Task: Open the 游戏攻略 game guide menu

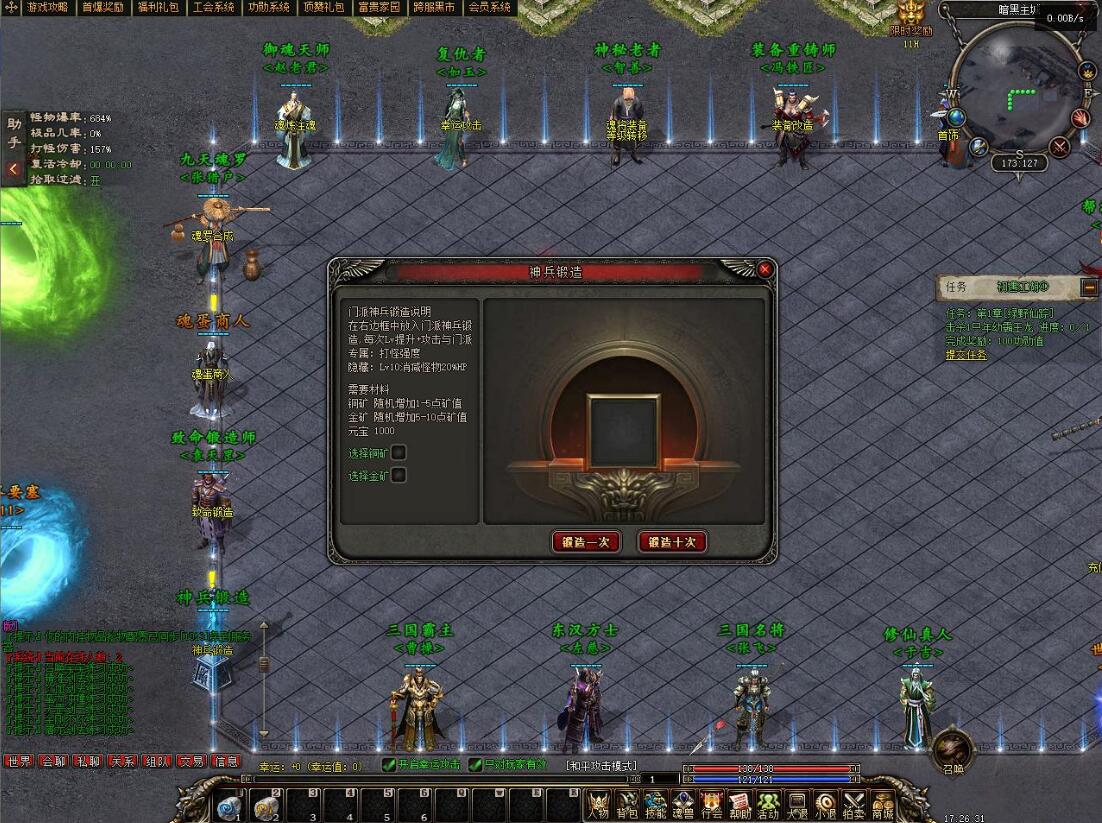Action: click(47, 7)
